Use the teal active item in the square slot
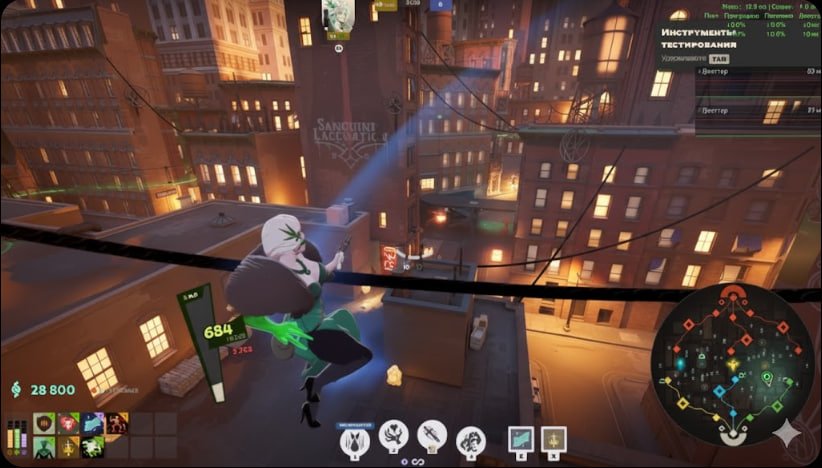 (520, 439)
